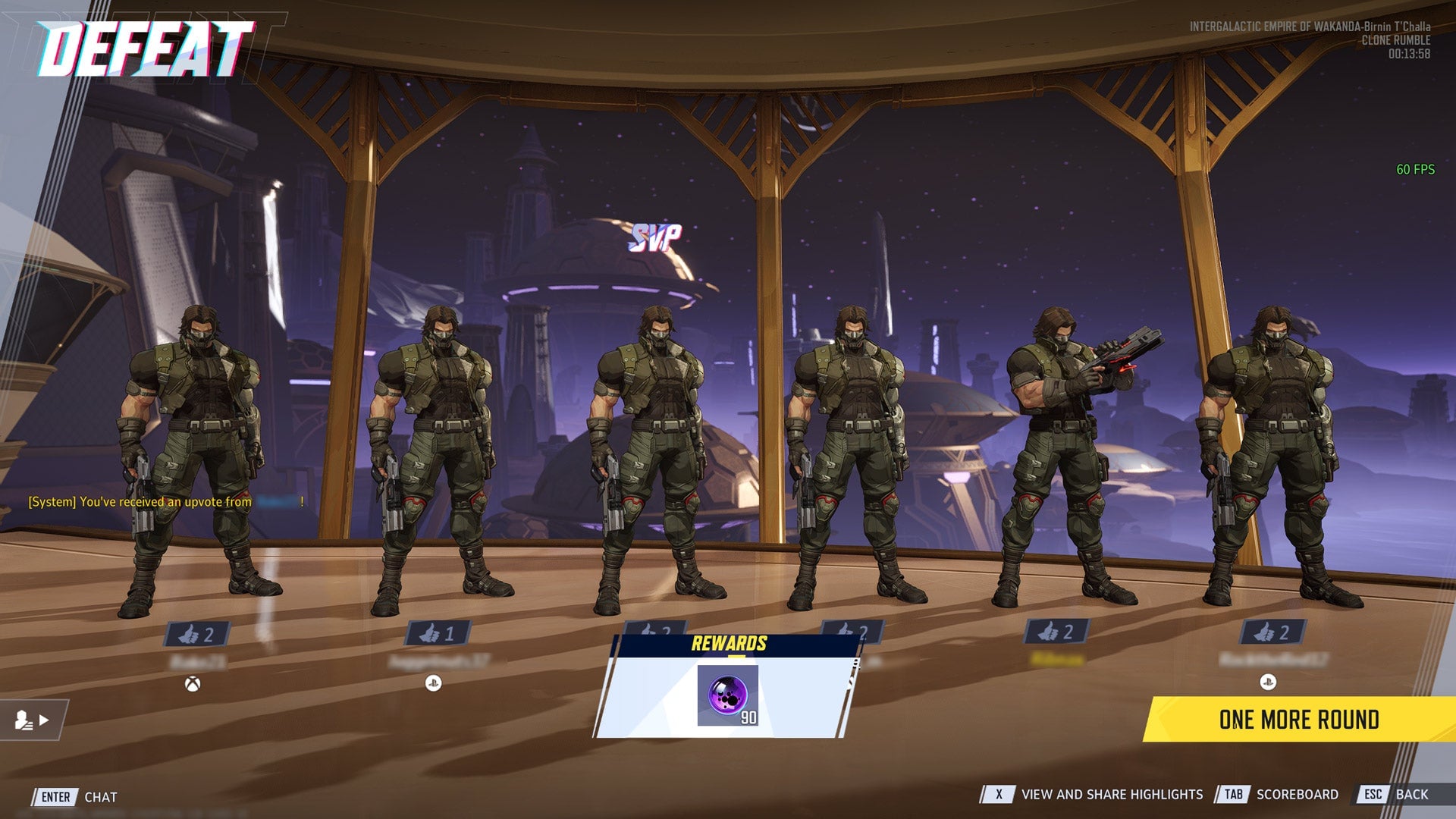
Task: Click the System upvote notification message
Action: tap(163, 501)
